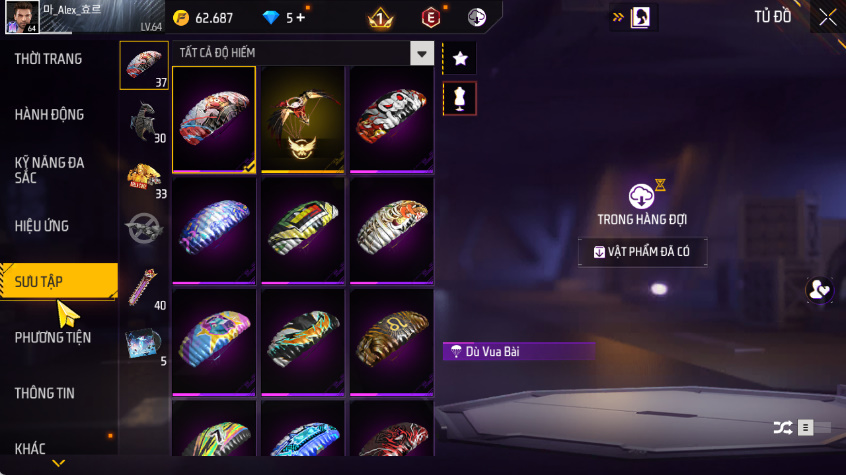Select the Hiệu Ứng category

coord(42,226)
